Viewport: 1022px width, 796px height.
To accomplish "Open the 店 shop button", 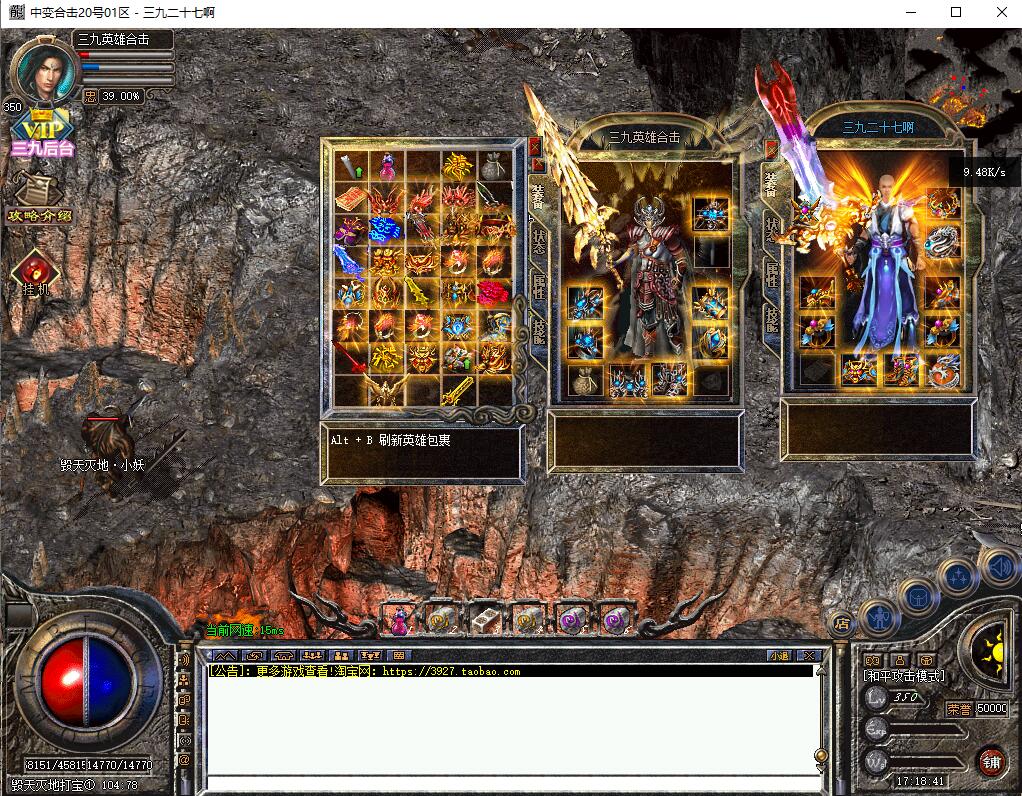I will point(842,621).
